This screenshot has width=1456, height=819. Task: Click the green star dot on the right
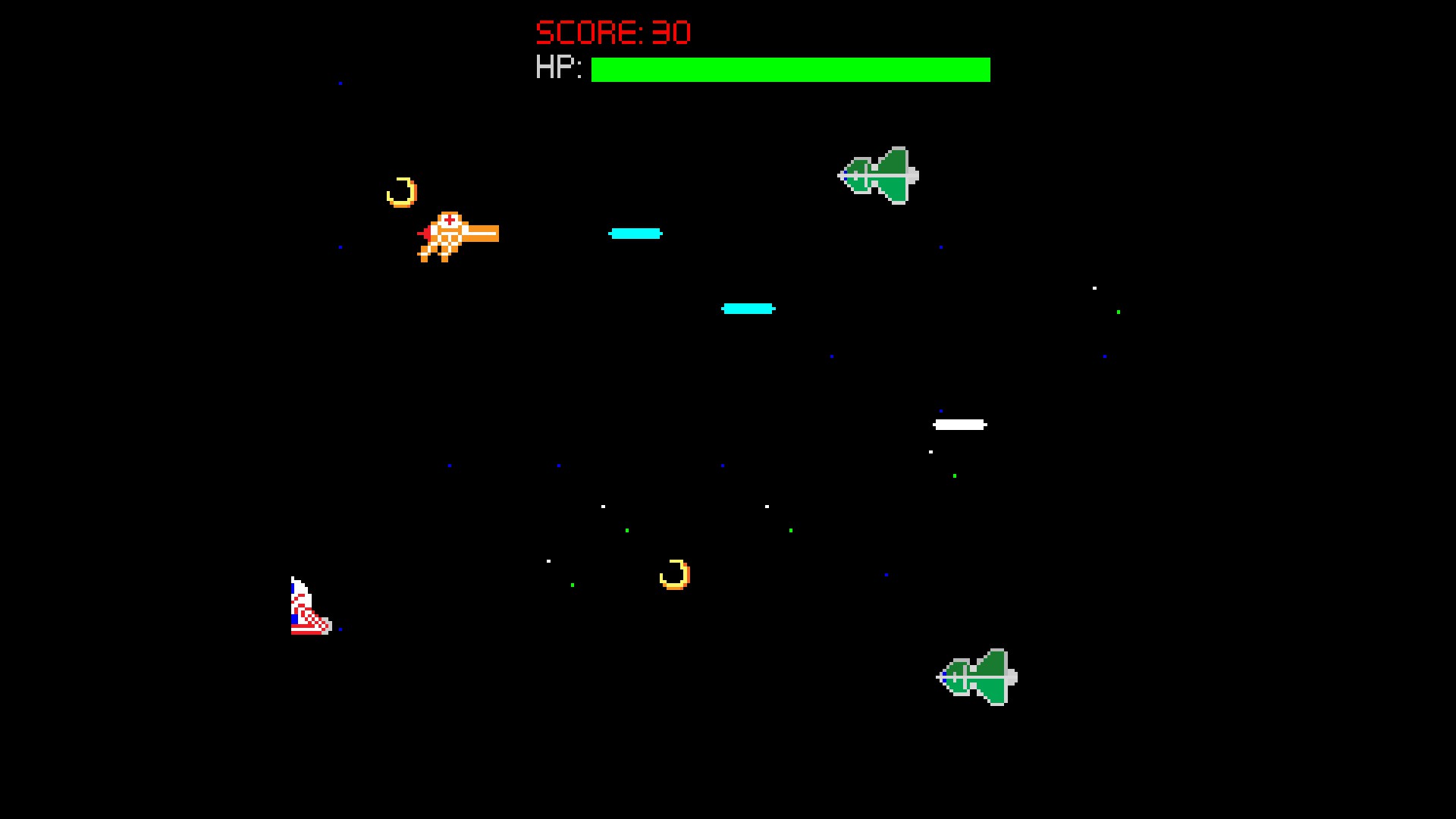coord(1118,311)
